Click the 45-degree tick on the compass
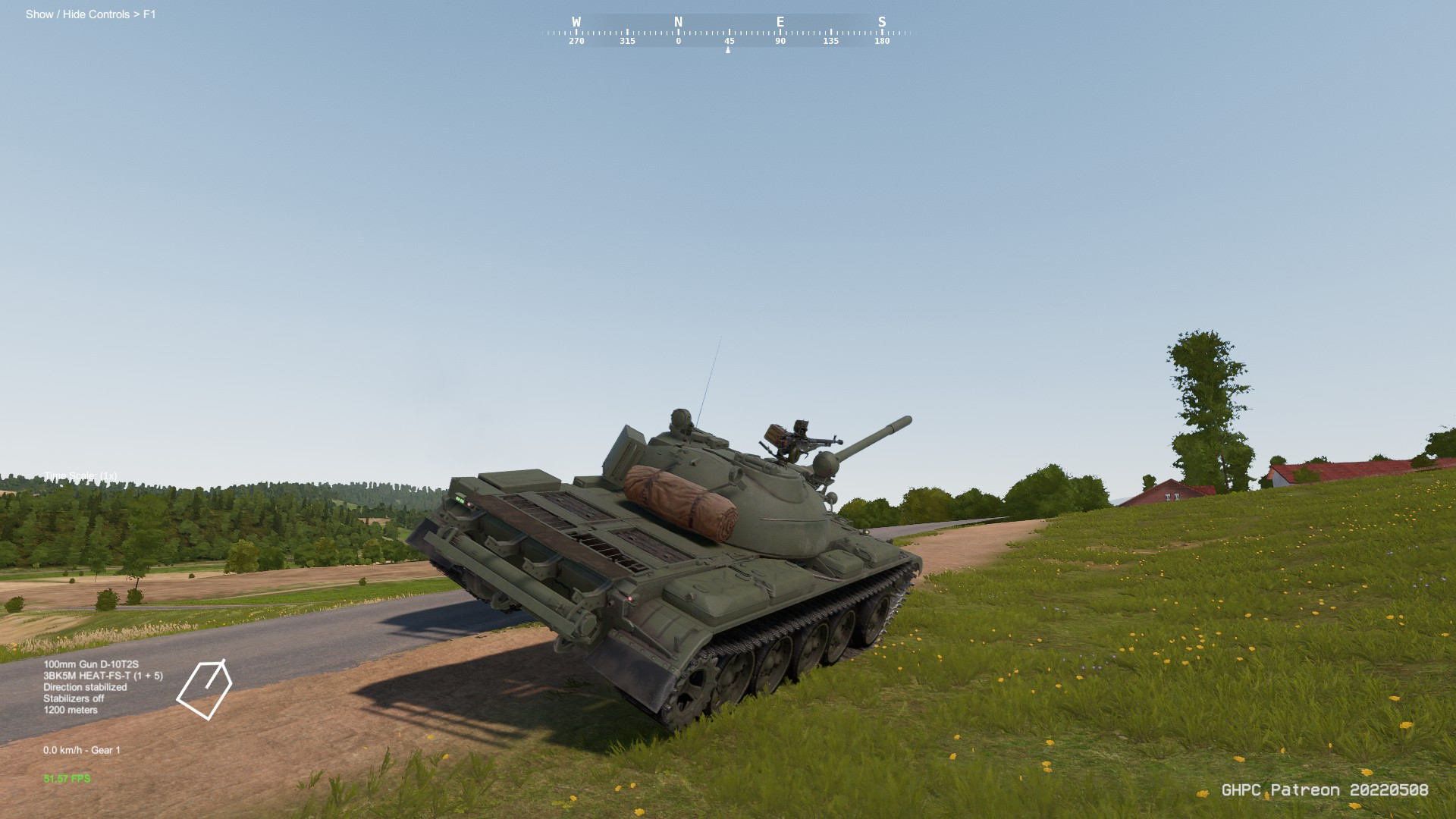Image resolution: width=1456 pixels, height=819 pixels. pos(729,42)
